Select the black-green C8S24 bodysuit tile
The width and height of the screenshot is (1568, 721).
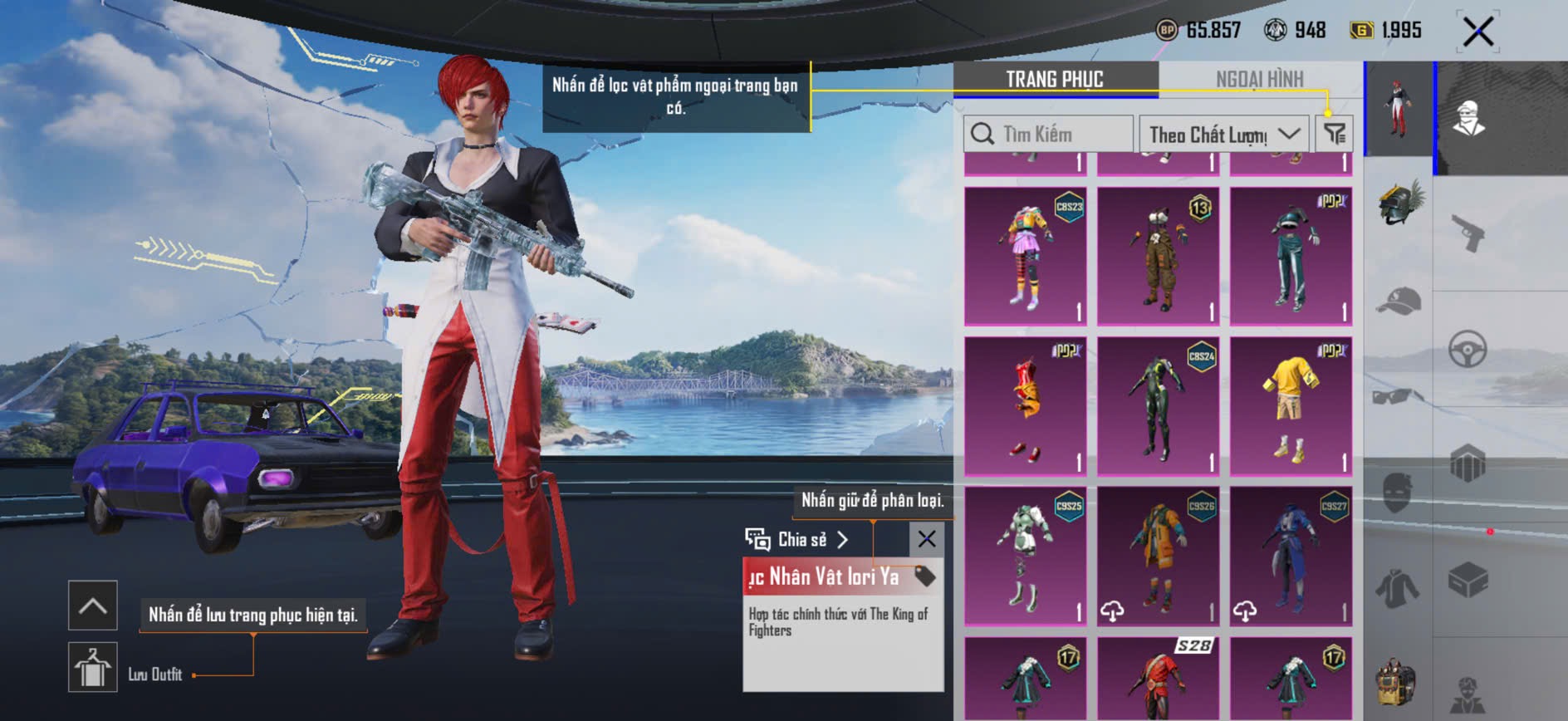coord(1159,406)
